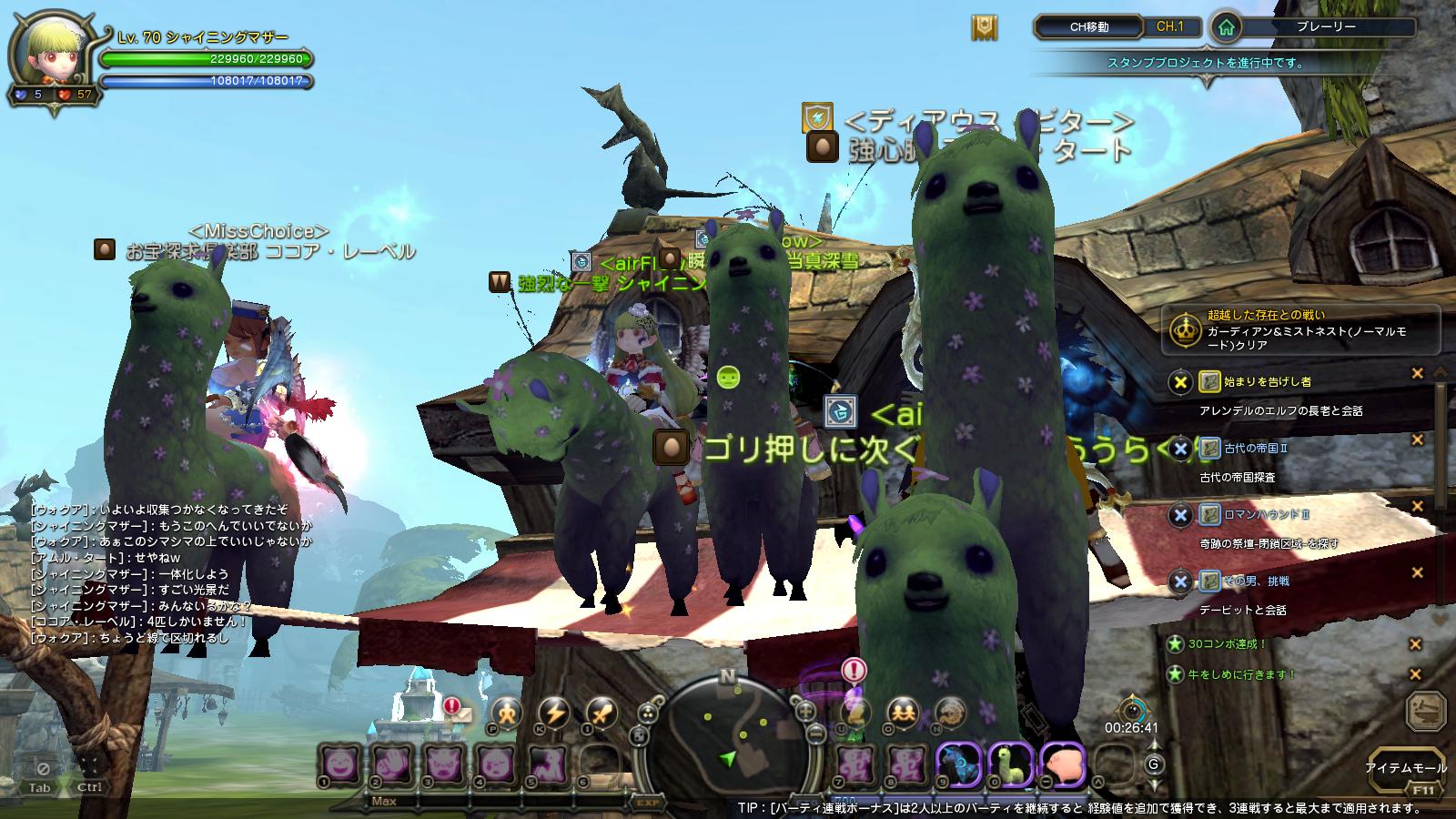1456x819 pixels.
Task: Select the ロマンハウンドⅡ quest entry
Action: coord(1254,514)
